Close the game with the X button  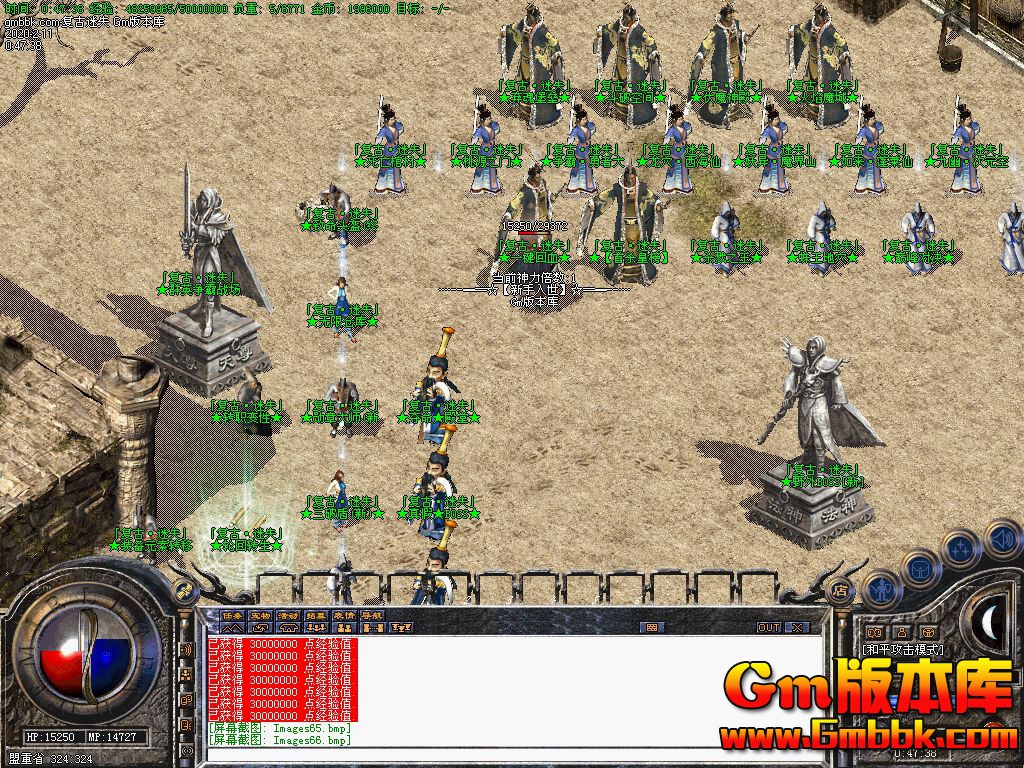tap(796, 627)
